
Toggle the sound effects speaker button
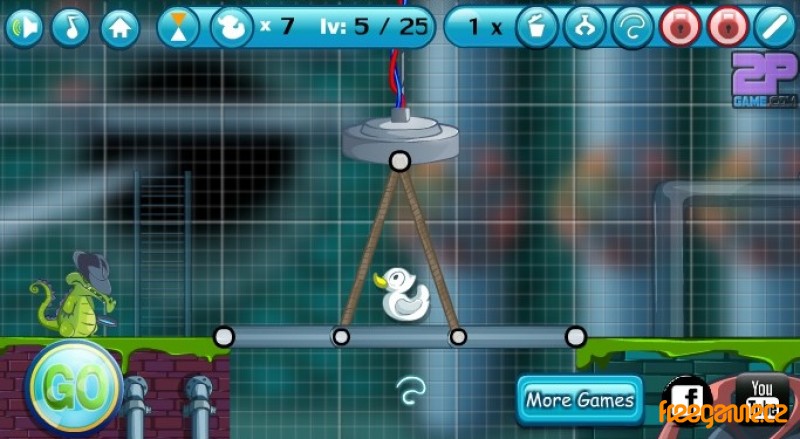(24, 27)
